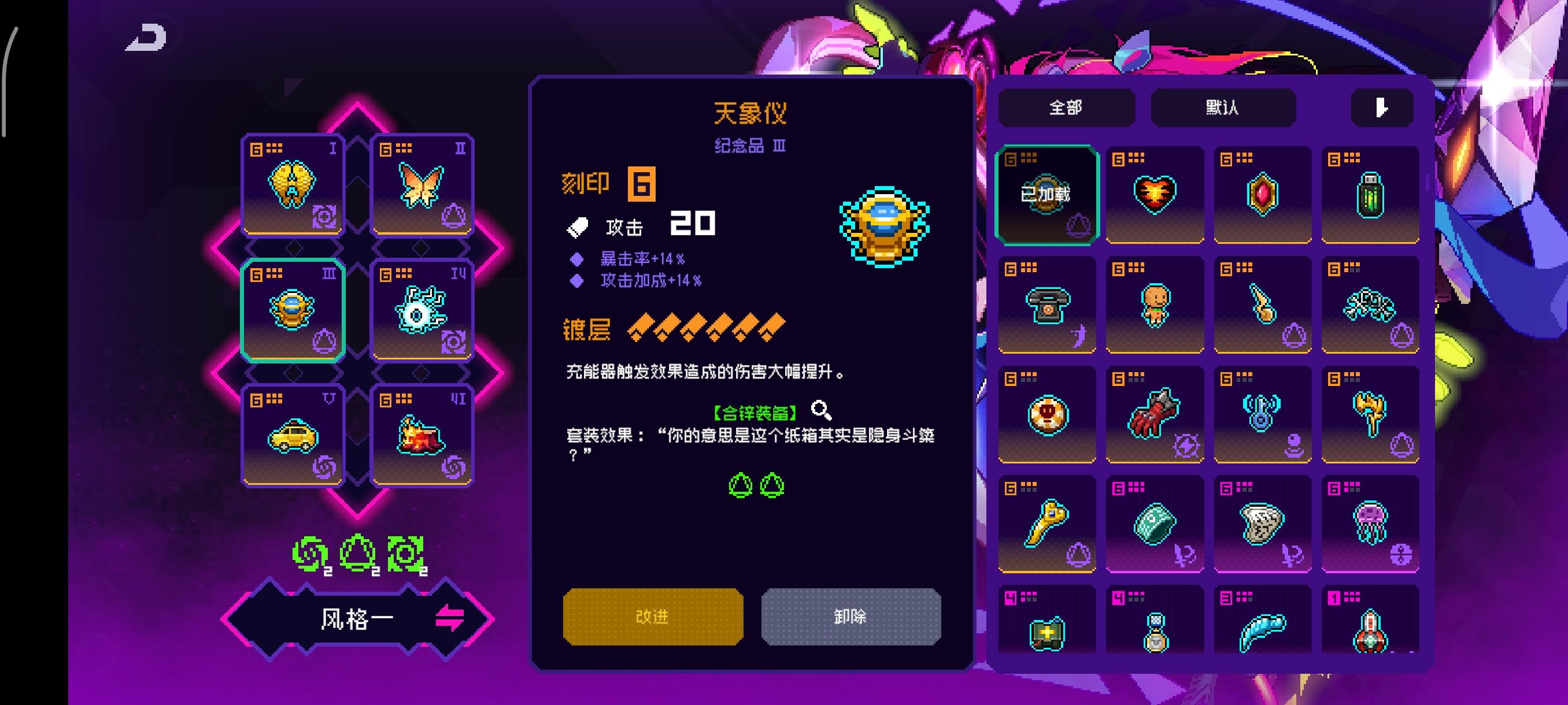Select the telephone item in the inventory grid
Image resolution: width=1568 pixels, height=705 pixels.
(1047, 304)
